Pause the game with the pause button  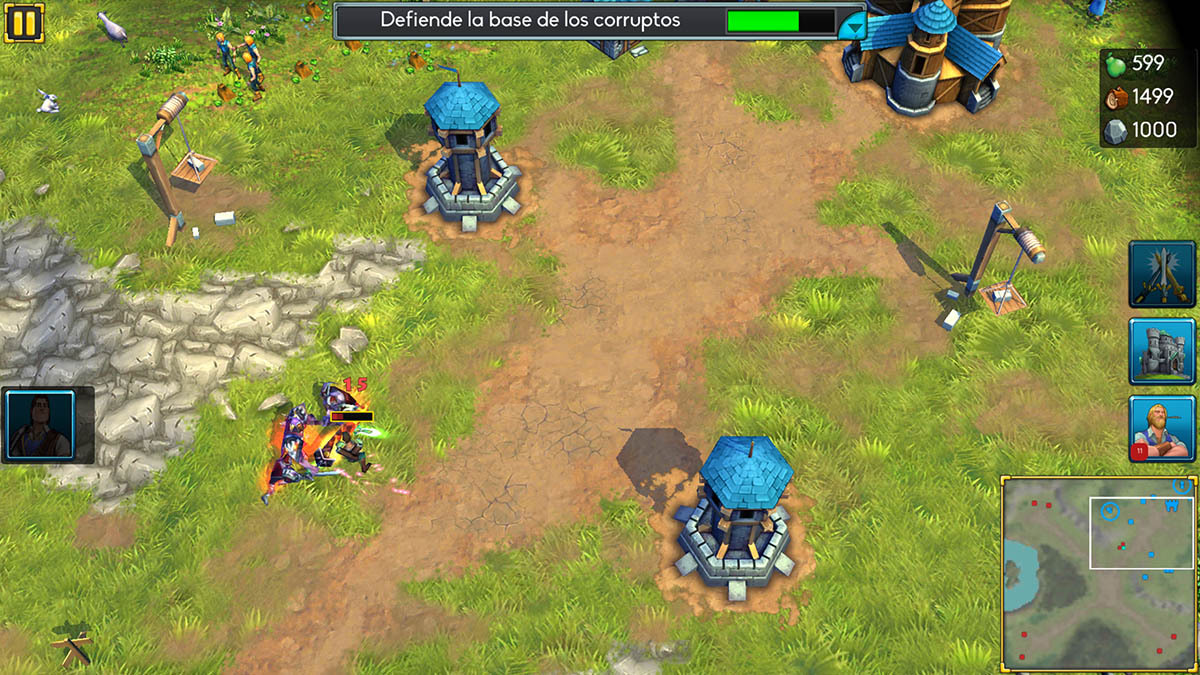[x=24, y=22]
